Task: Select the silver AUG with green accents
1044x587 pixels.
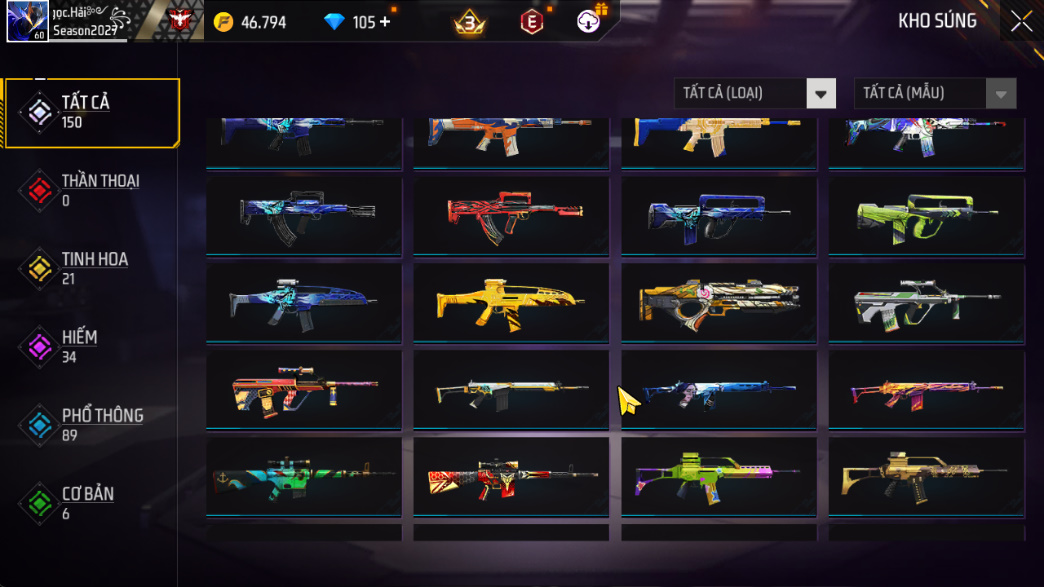Action: point(926,302)
